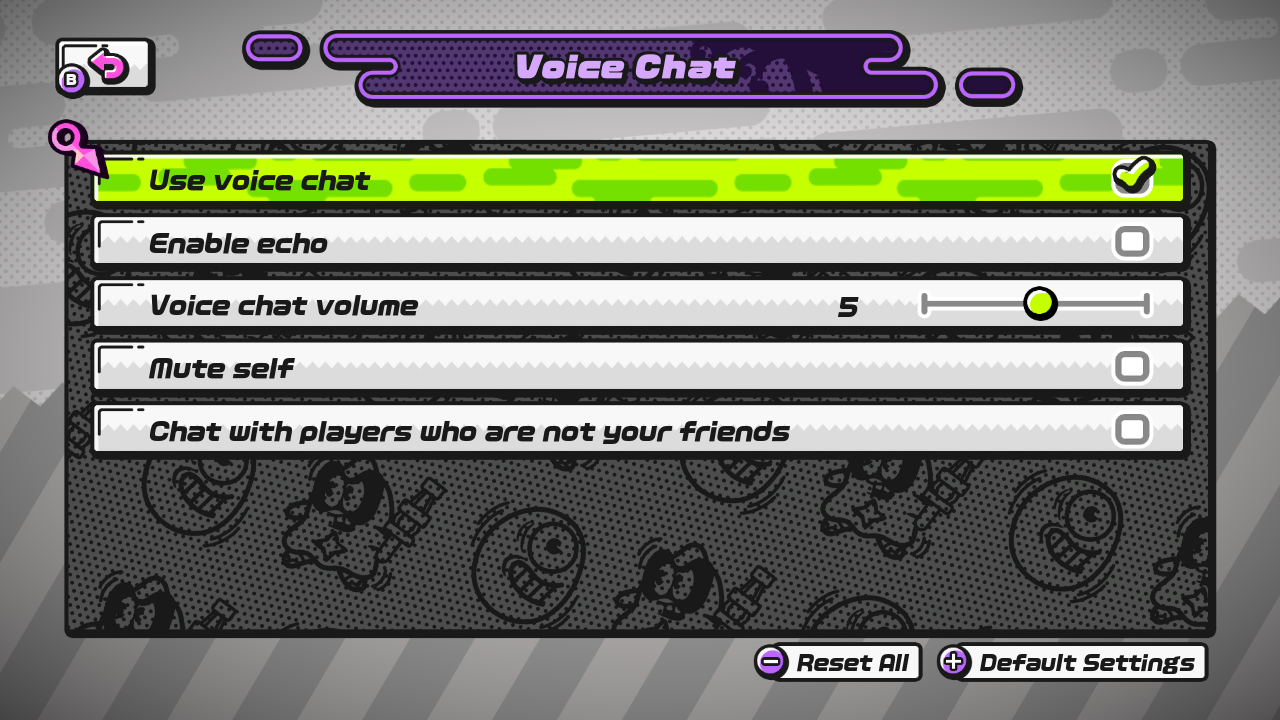Screen dimensions: 1280x720
Task: Tick the Enable echo checkbox
Action: (1132, 242)
